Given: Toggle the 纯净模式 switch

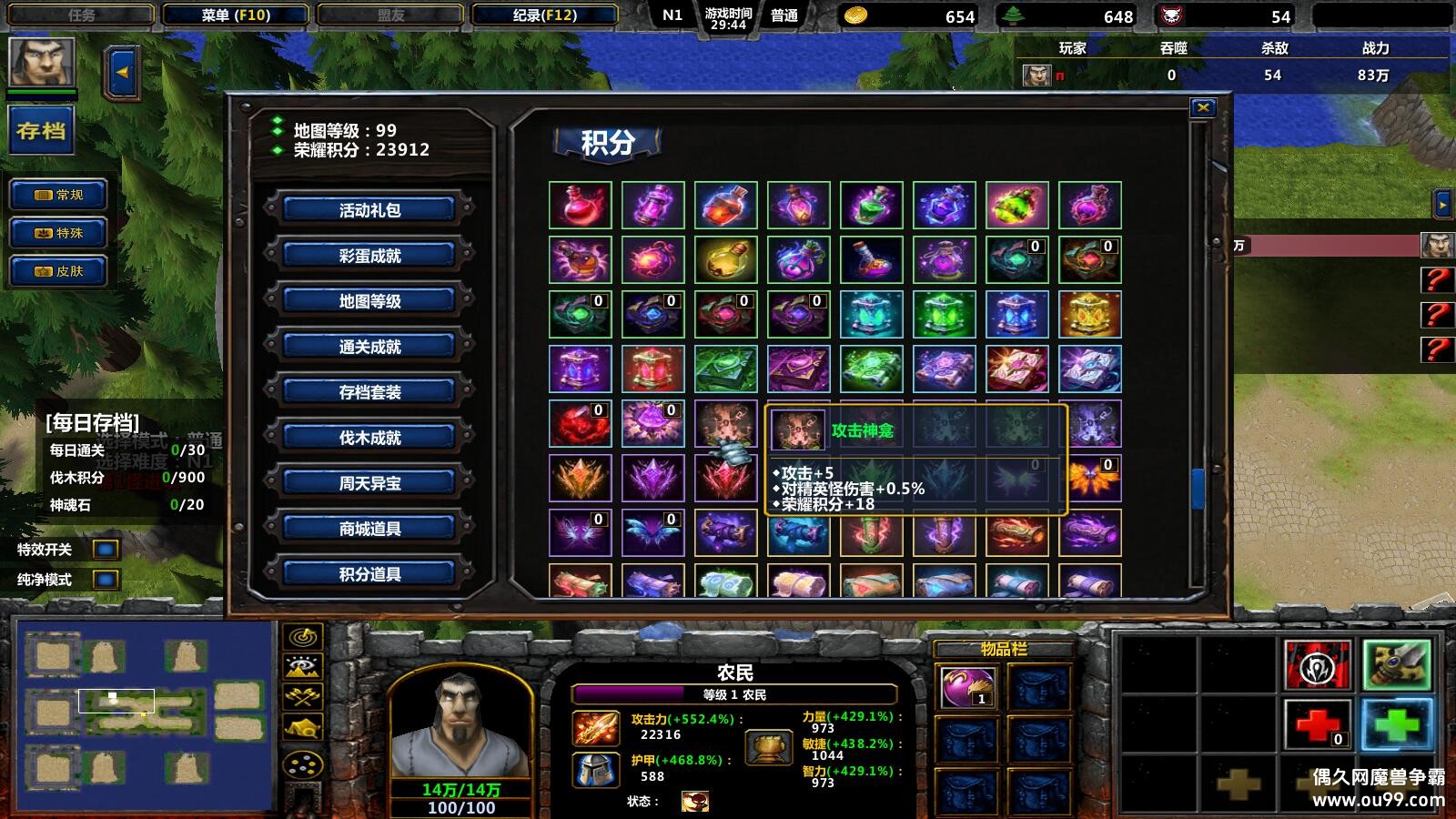Looking at the screenshot, I should (106, 580).
